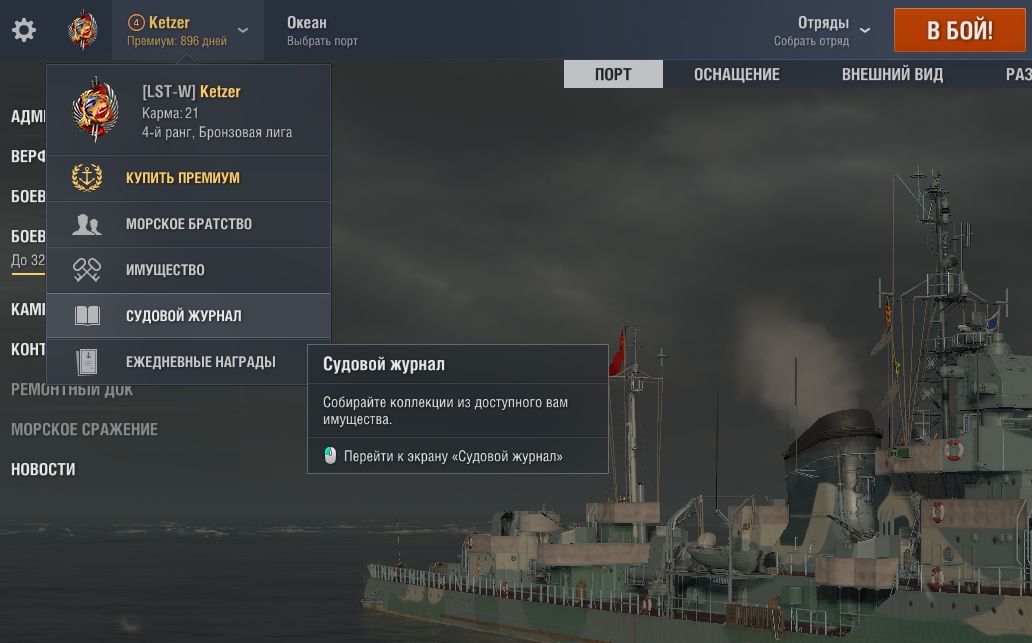
Task: Open НОВОСТИ in the left sidebar
Action: point(43,469)
